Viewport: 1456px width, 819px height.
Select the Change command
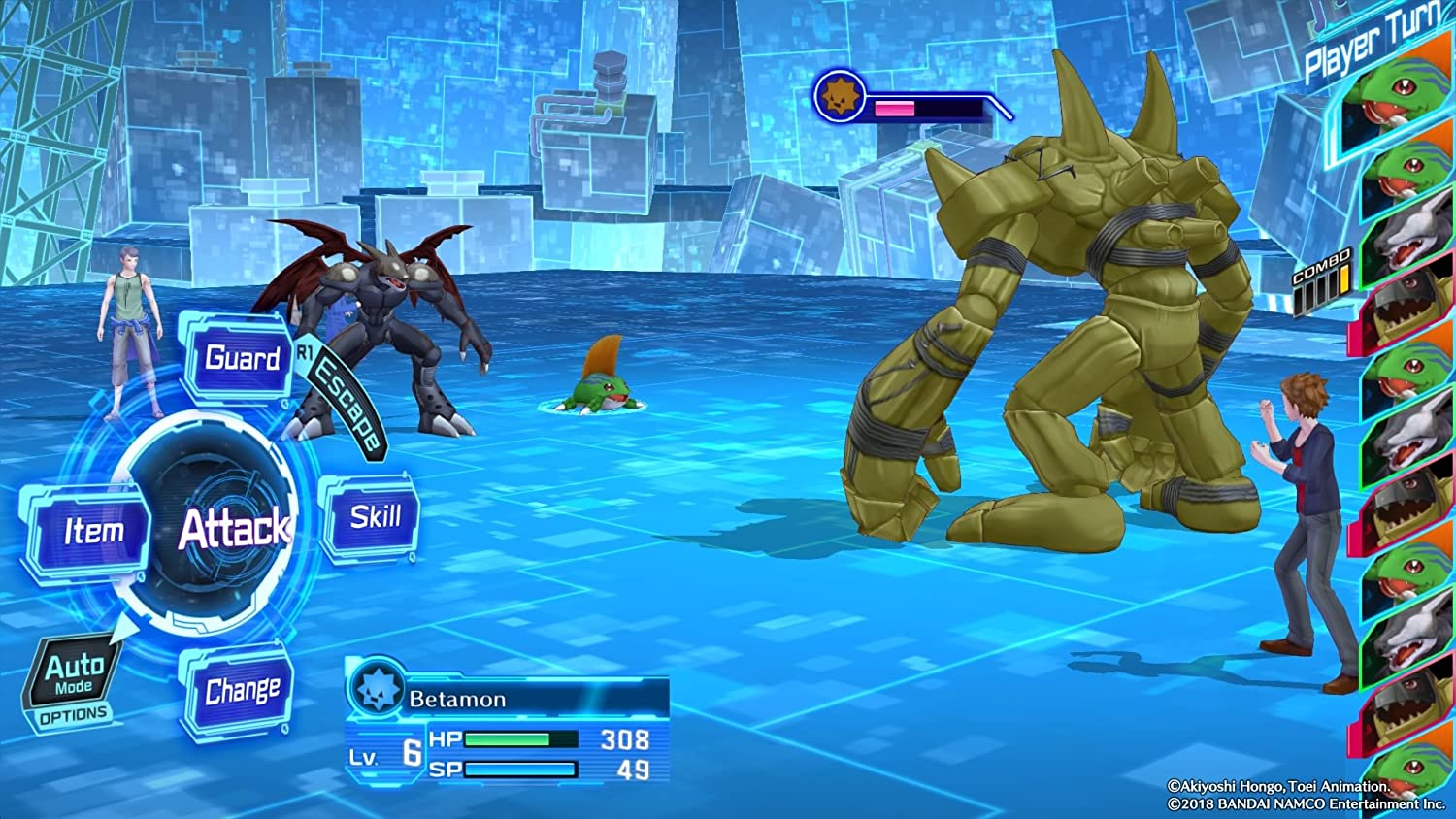(242, 690)
